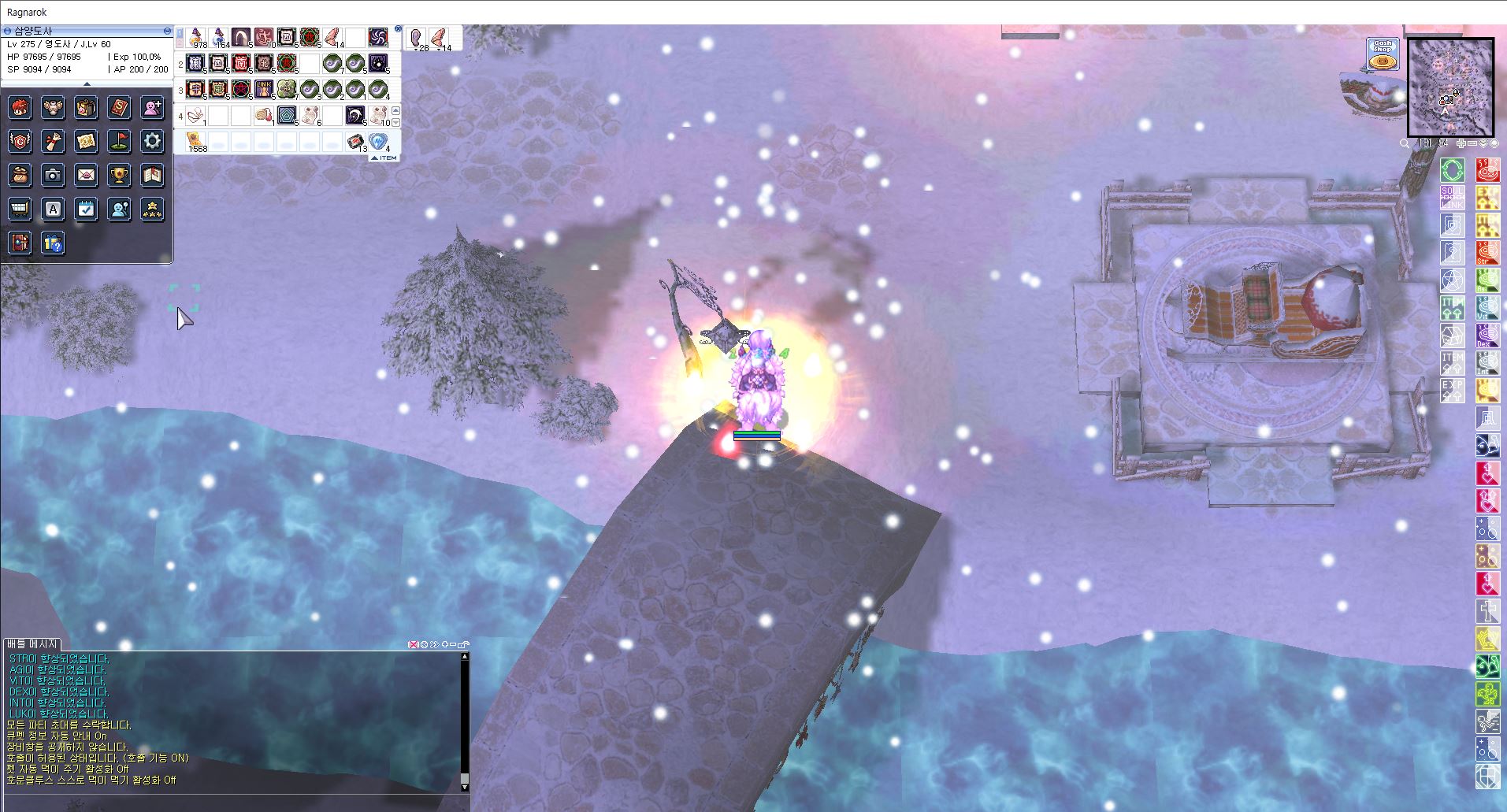The width and height of the screenshot is (1507, 812).
Task: Use the red potion stack of 978
Action: 196,37
